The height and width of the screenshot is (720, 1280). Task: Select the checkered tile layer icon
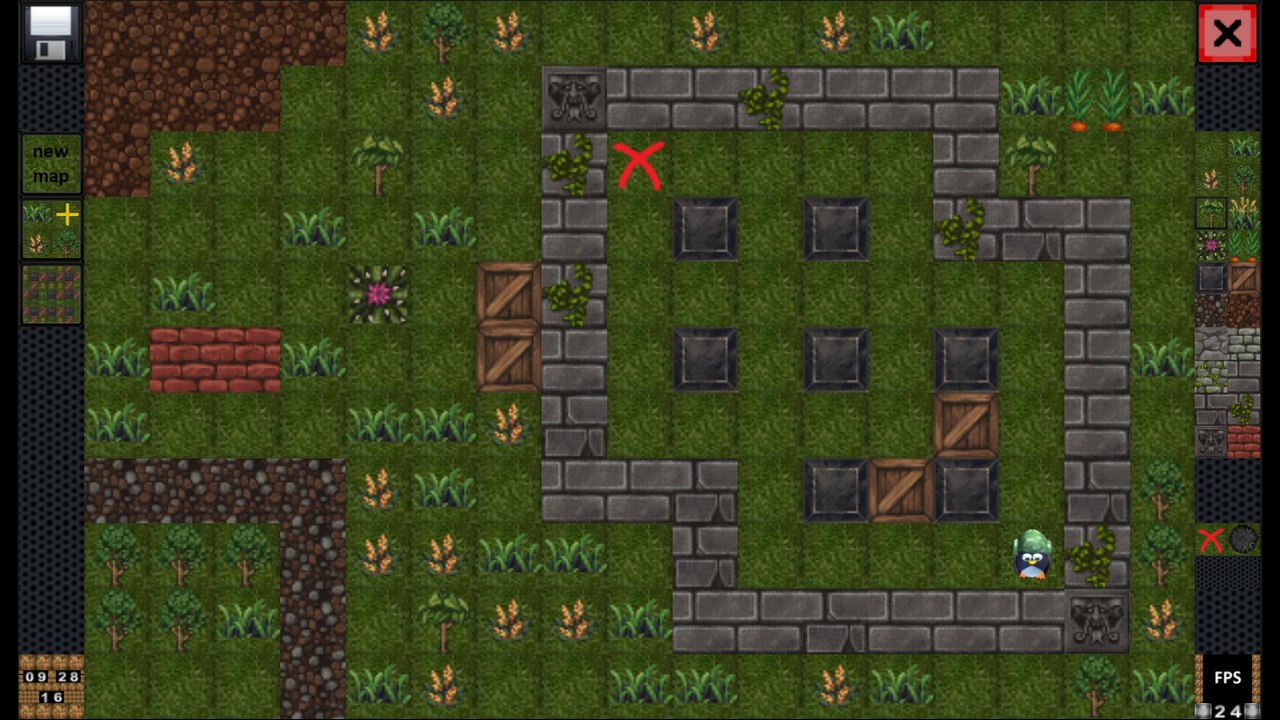[51, 294]
